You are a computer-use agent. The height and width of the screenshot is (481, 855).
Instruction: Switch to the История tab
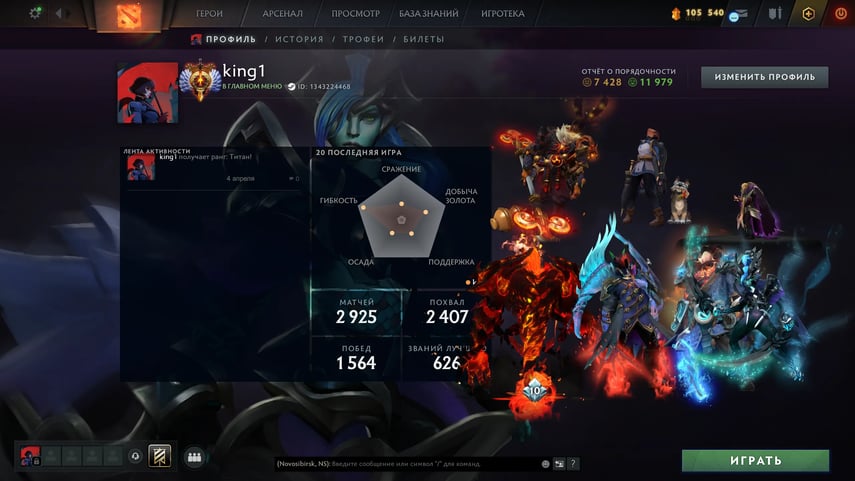(x=299, y=39)
